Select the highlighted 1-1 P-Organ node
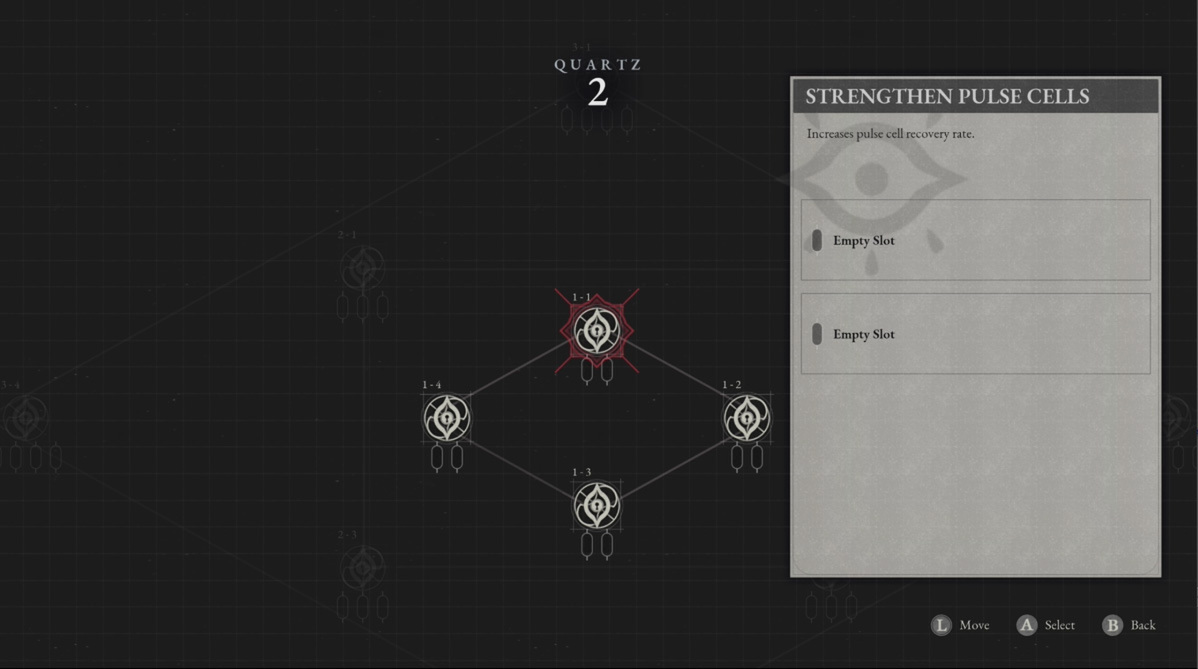This screenshot has width=1198, height=669. pyautogui.click(x=596, y=331)
